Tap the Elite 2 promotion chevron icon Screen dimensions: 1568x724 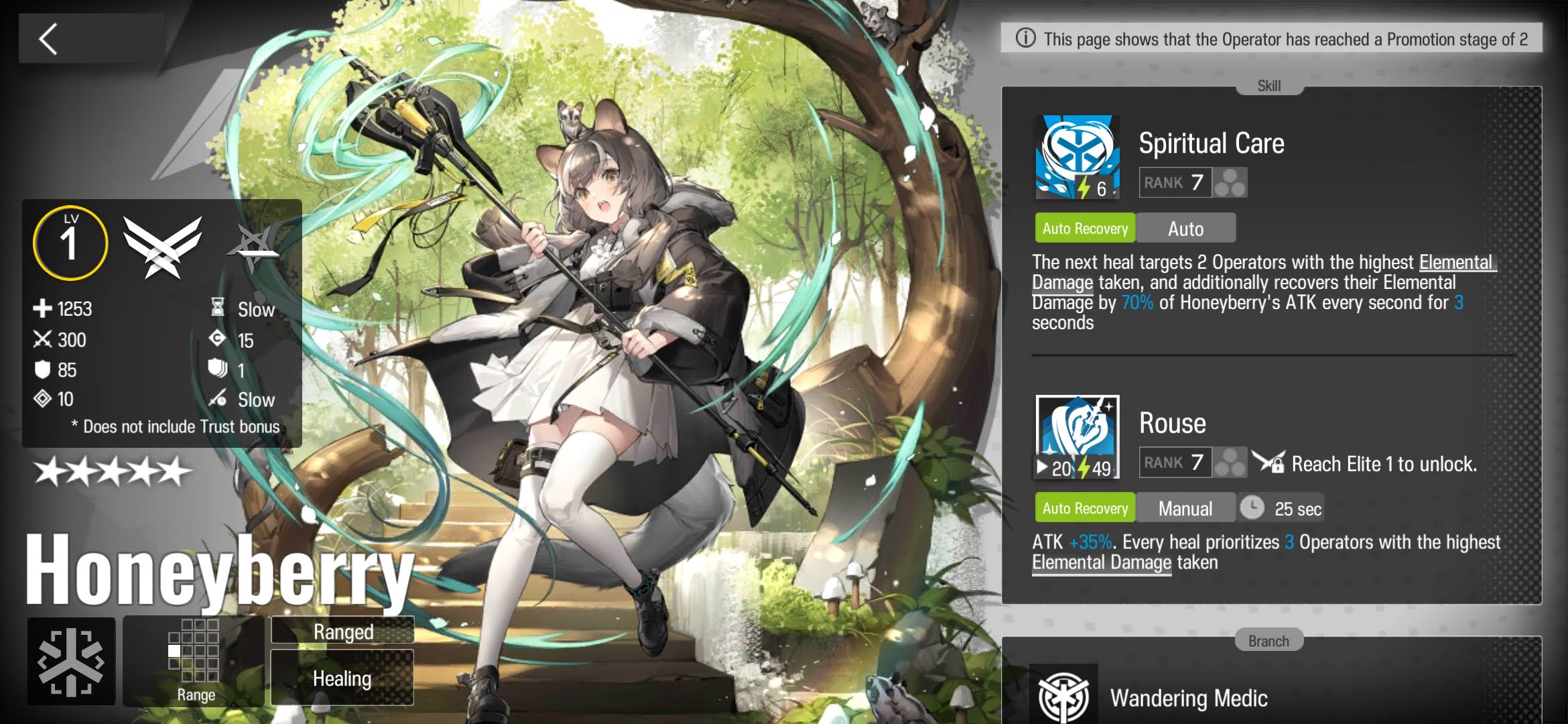(162, 246)
